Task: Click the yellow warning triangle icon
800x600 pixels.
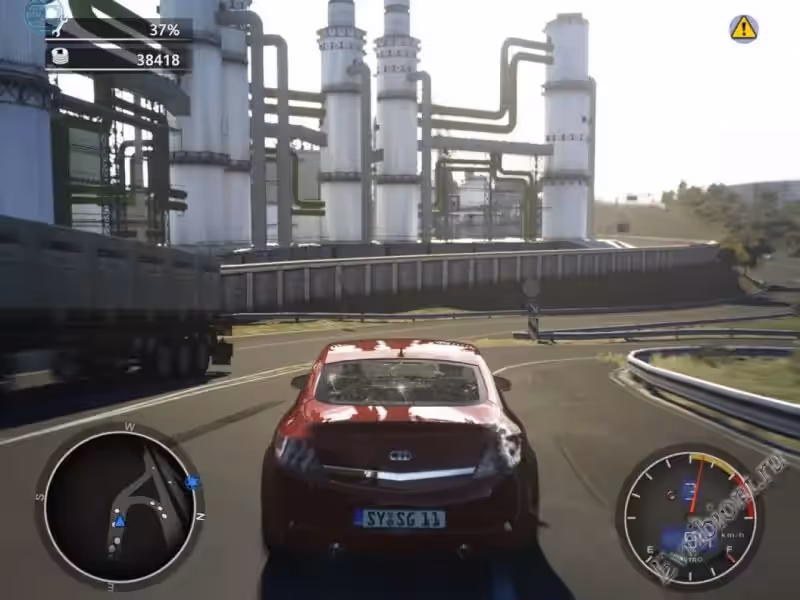Action: tap(743, 28)
